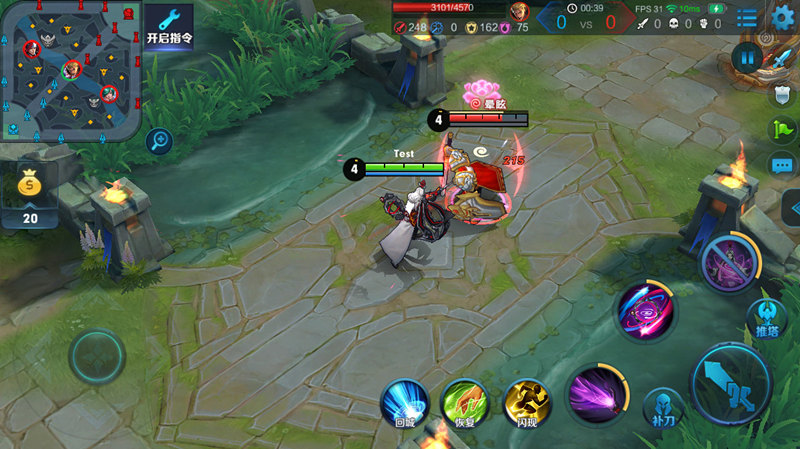Screen dimensions: 800x449
Task: Show the scoreboard list menu
Action: (747, 17)
